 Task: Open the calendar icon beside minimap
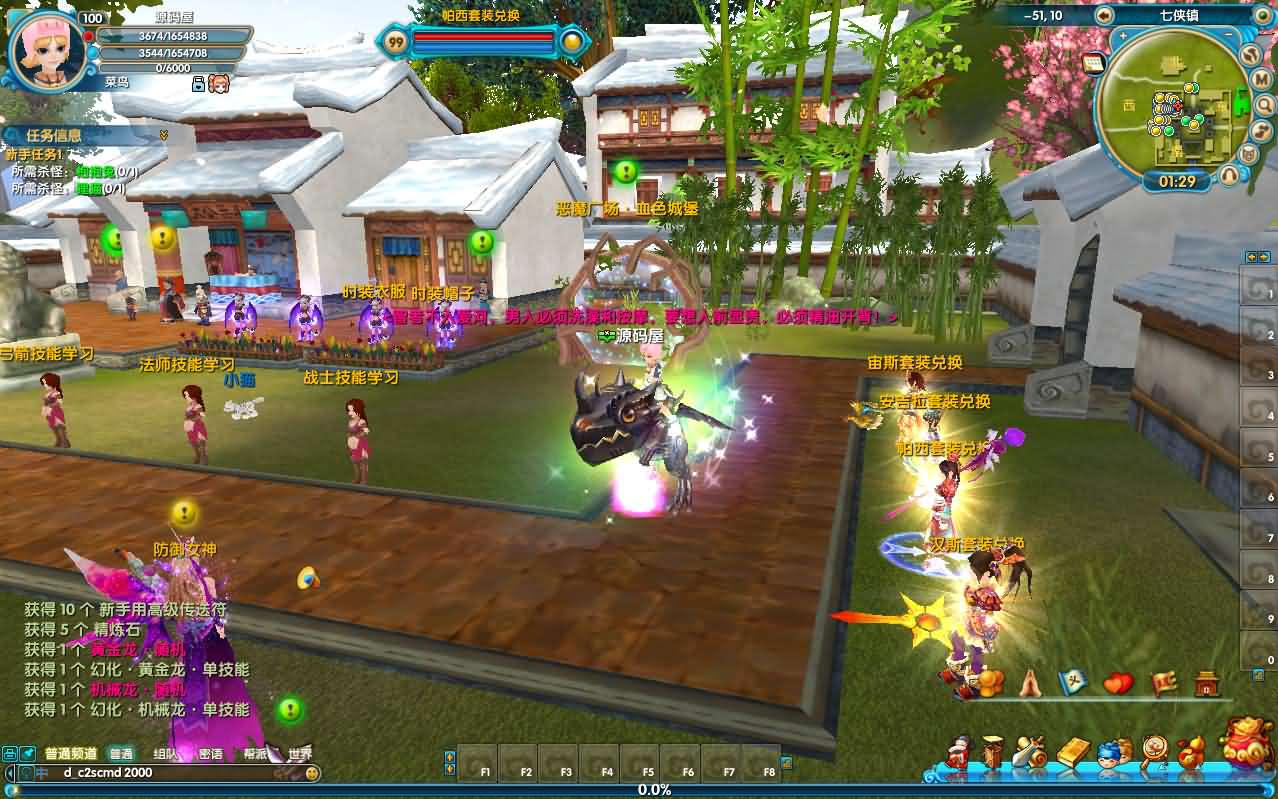pos(1094,62)
